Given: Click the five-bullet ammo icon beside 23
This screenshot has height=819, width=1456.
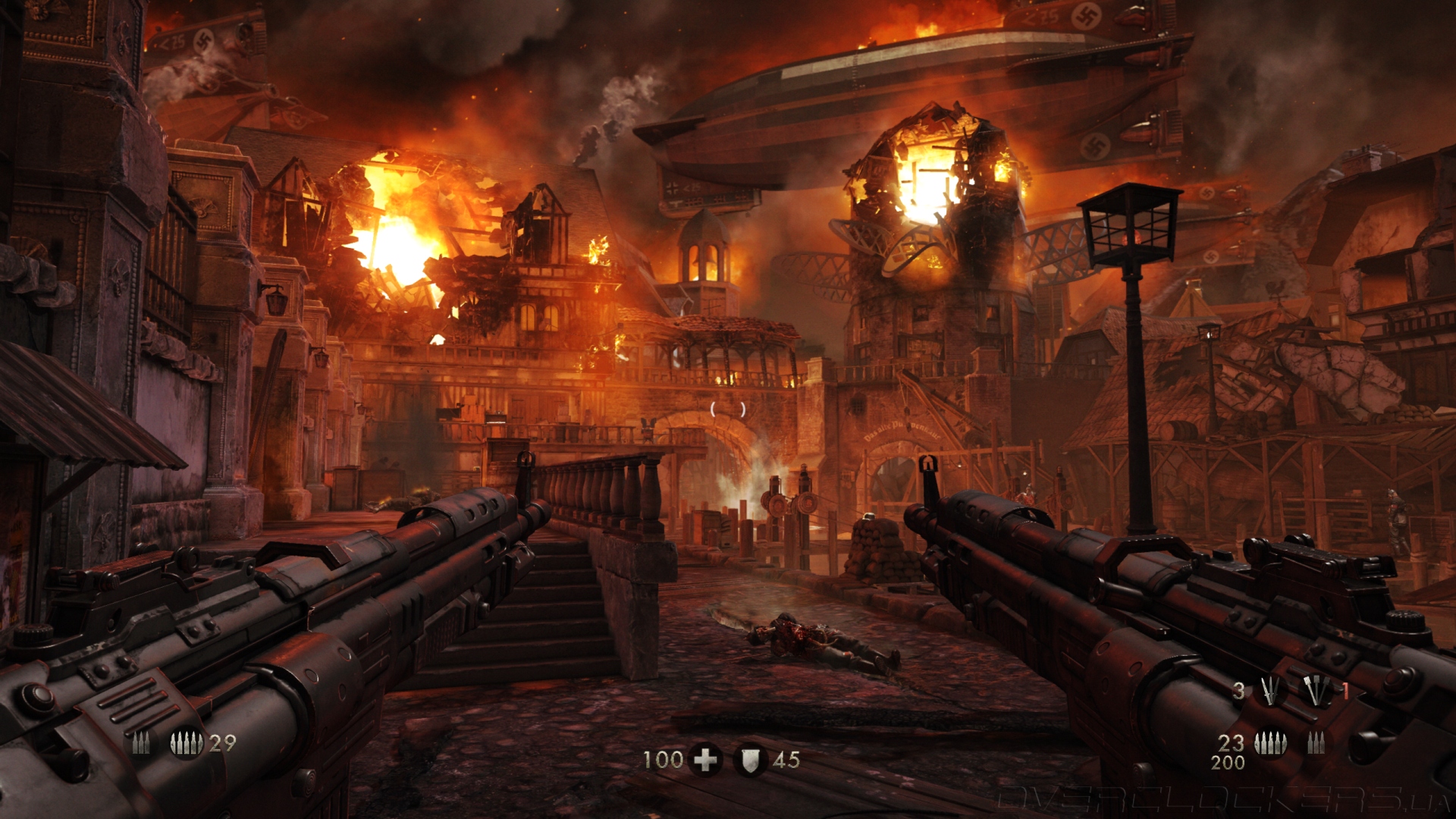Looking at the screenshot, I should (x=1269, y=744).
